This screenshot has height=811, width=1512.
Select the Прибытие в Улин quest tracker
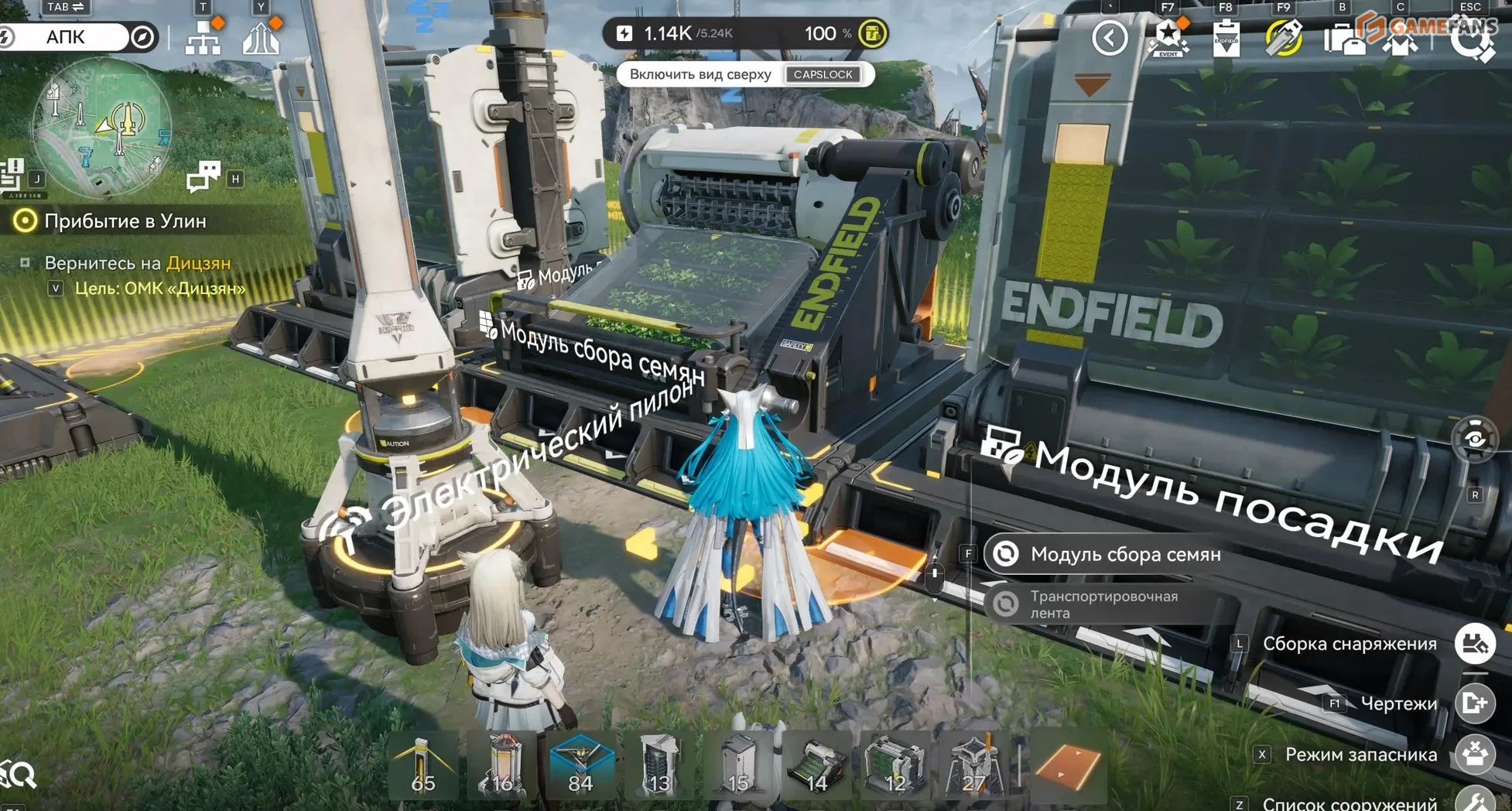point(124,221)
